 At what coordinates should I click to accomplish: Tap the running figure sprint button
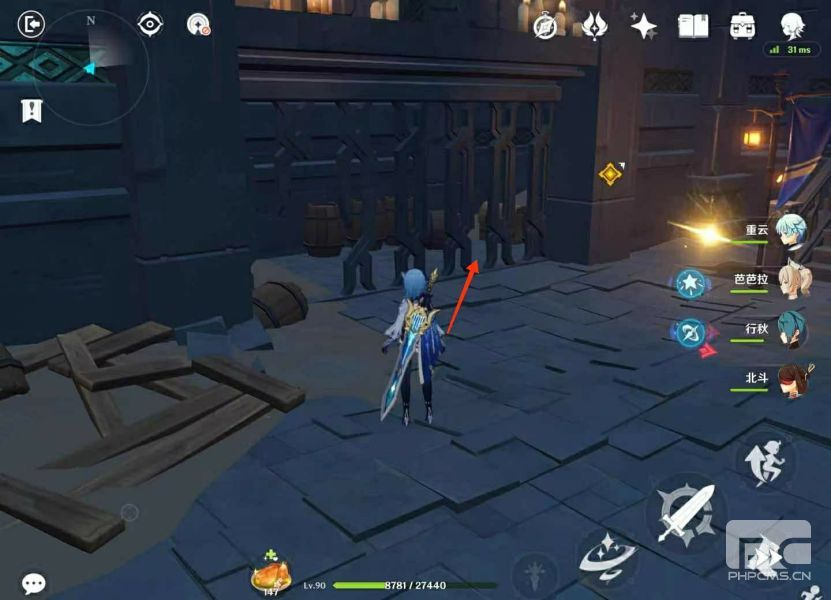click(x=766, y=460)
